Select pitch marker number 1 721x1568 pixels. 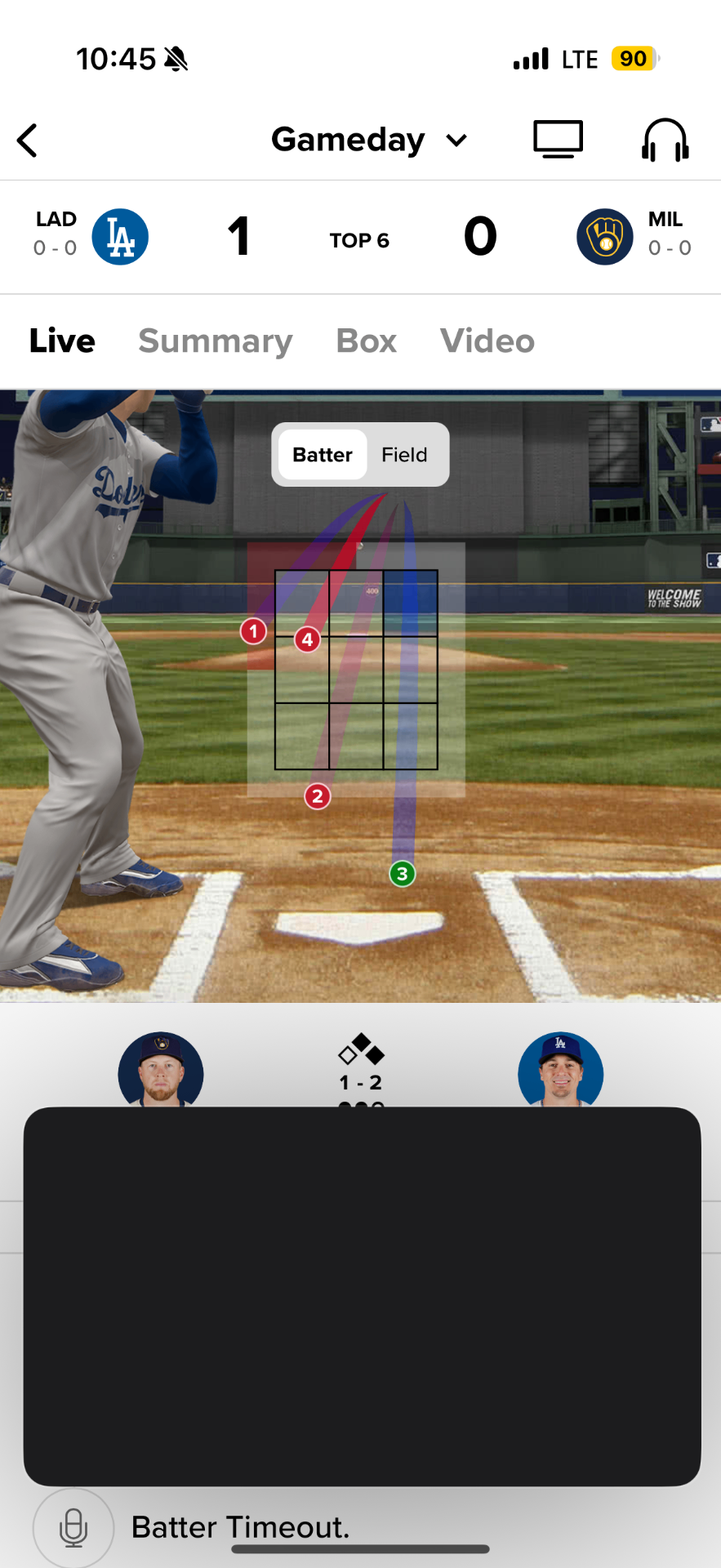(x=253, y=631)
